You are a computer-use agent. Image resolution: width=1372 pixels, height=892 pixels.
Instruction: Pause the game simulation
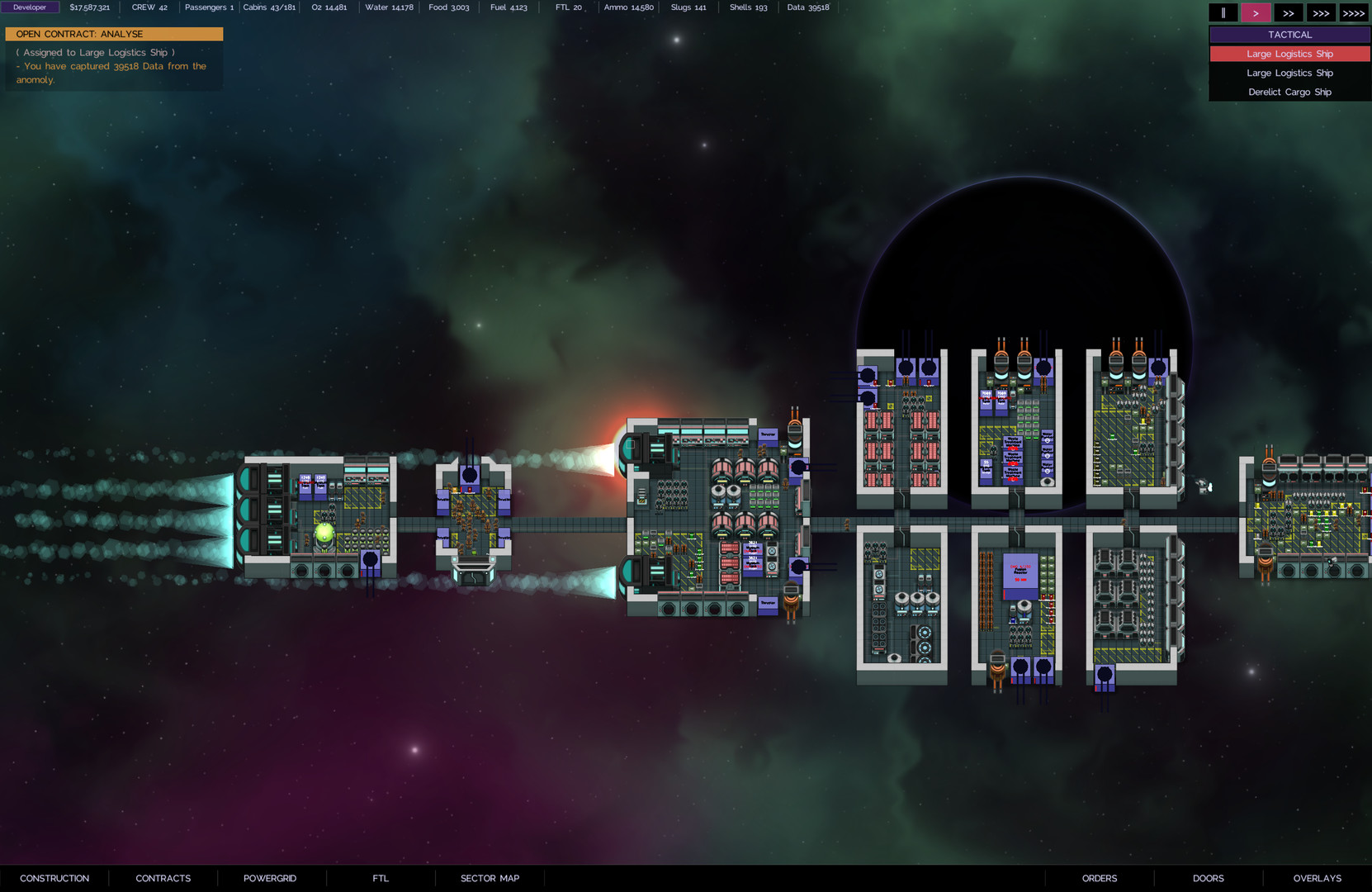coord(1223,12)
